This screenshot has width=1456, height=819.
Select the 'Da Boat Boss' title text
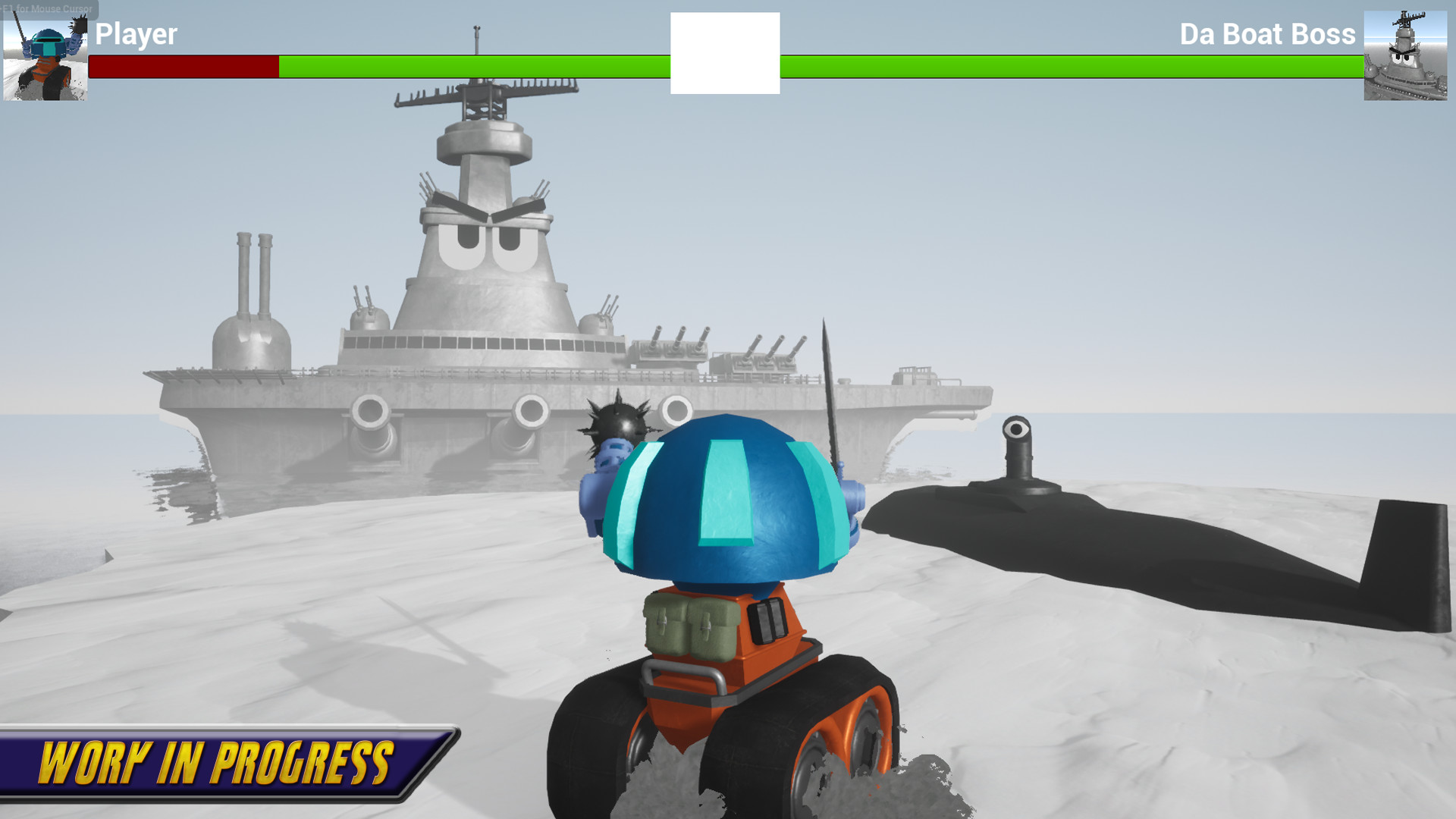(1268, 35)
